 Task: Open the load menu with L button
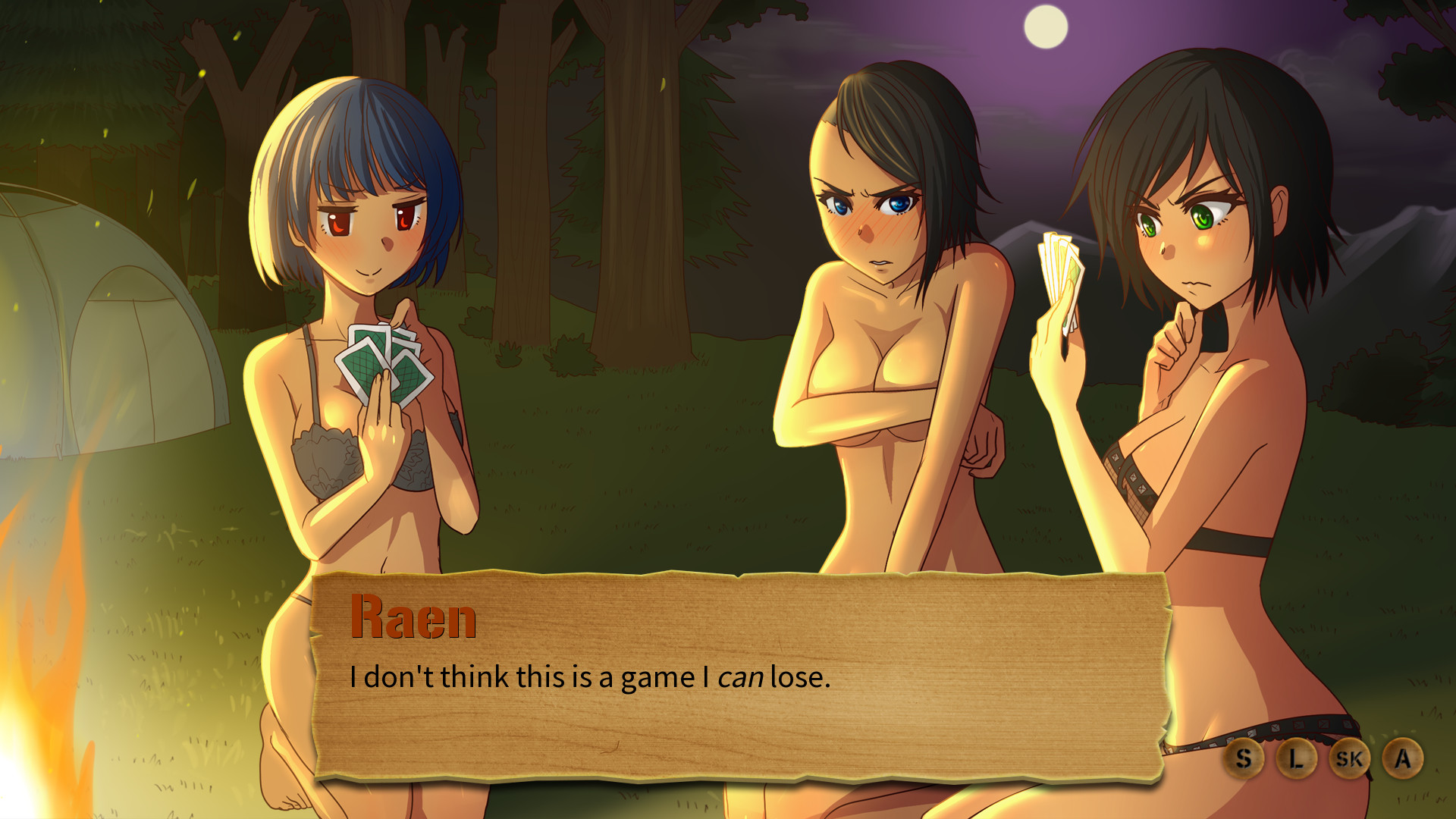click(1296, 758)
